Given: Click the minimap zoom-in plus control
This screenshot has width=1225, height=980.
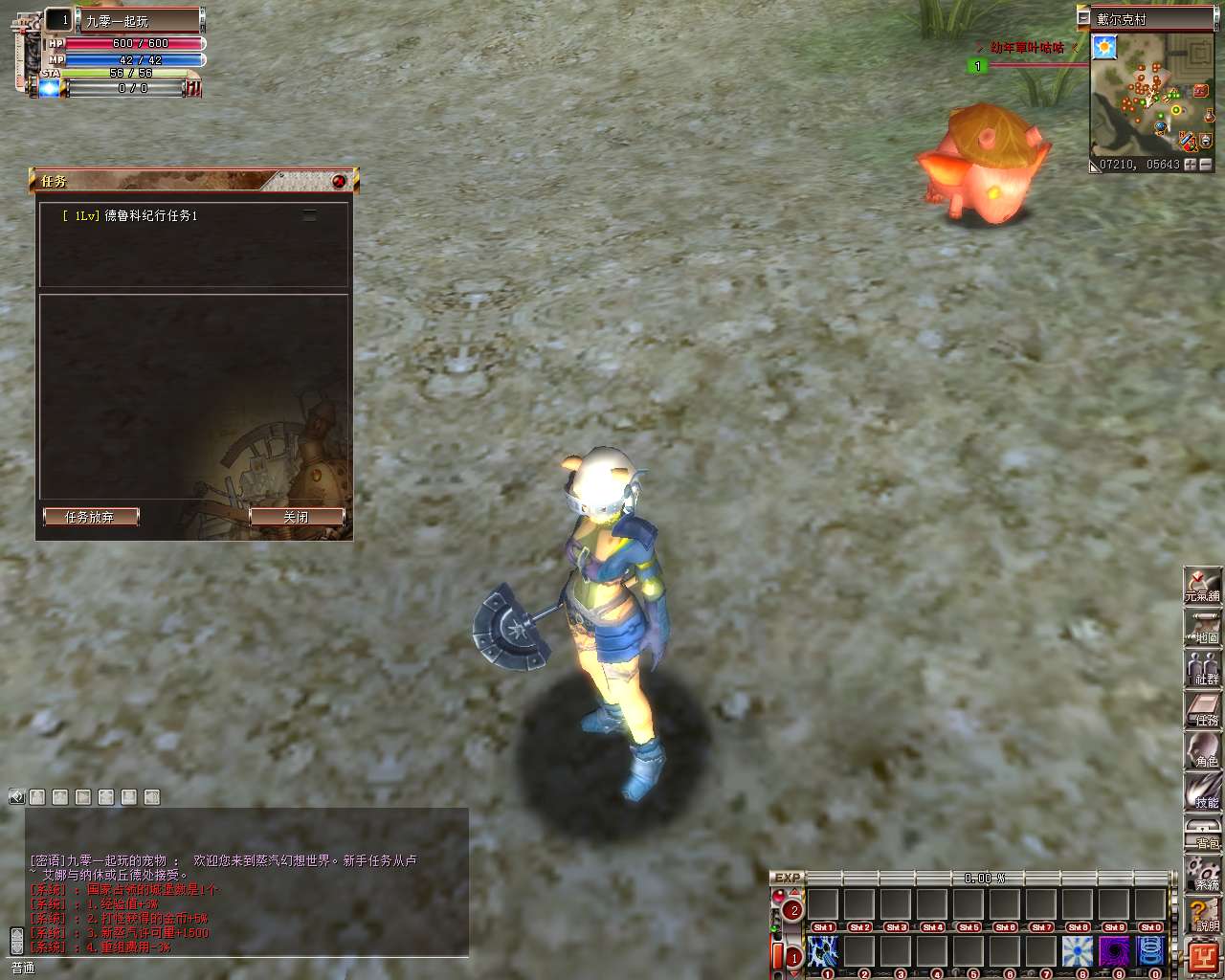Looking at the screenshot, I should [x=1191, y=165].
